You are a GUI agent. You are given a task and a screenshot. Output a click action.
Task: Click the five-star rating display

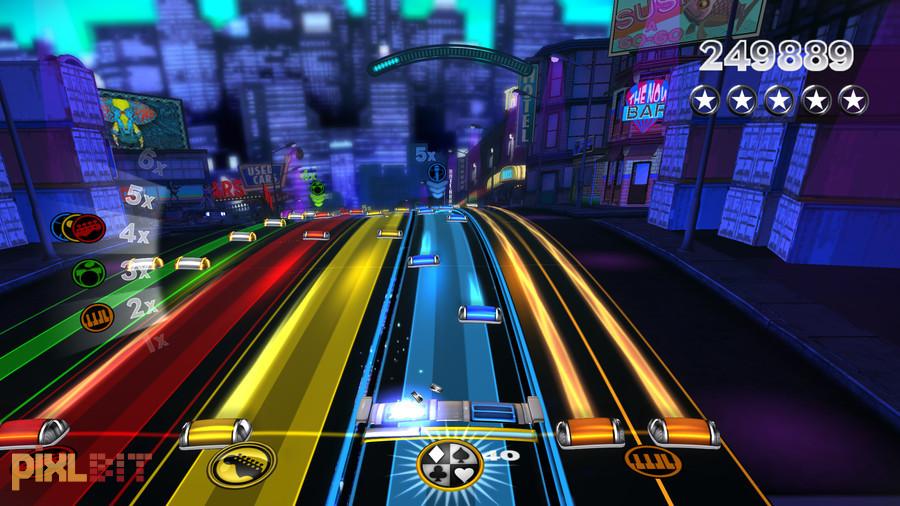779,99
